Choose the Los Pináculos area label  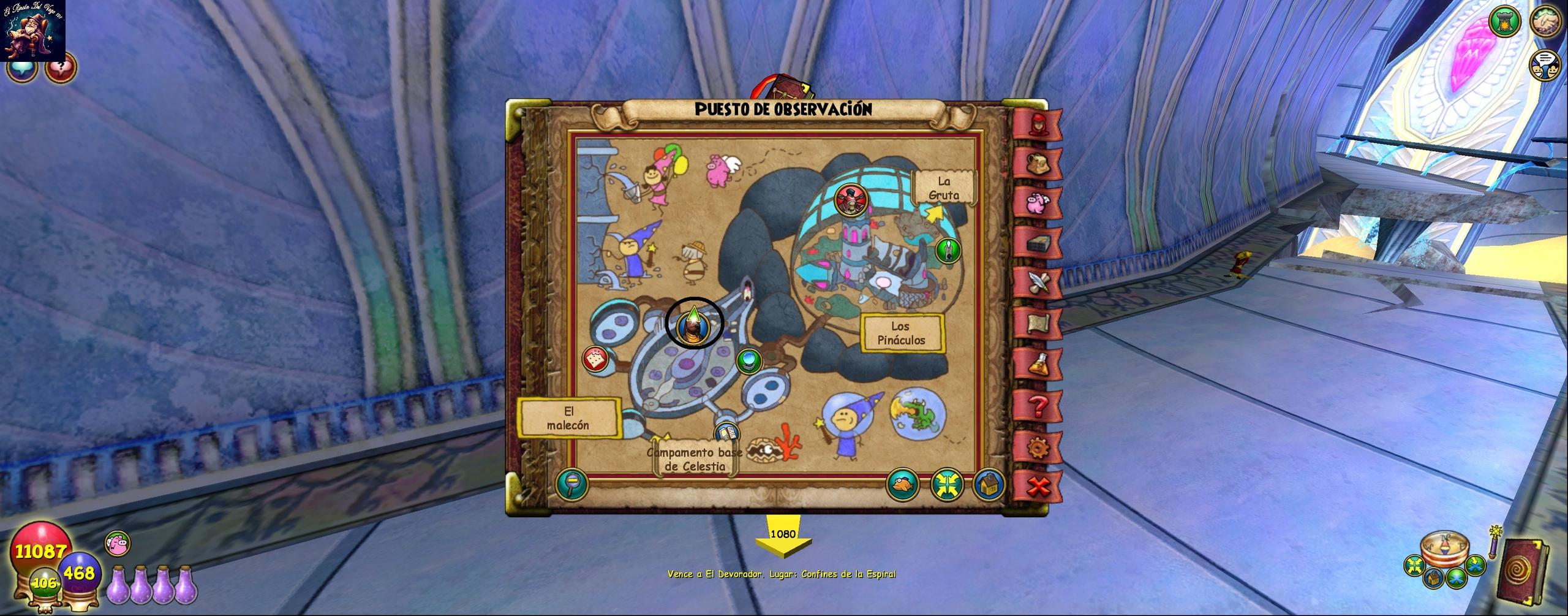(900, 333)
